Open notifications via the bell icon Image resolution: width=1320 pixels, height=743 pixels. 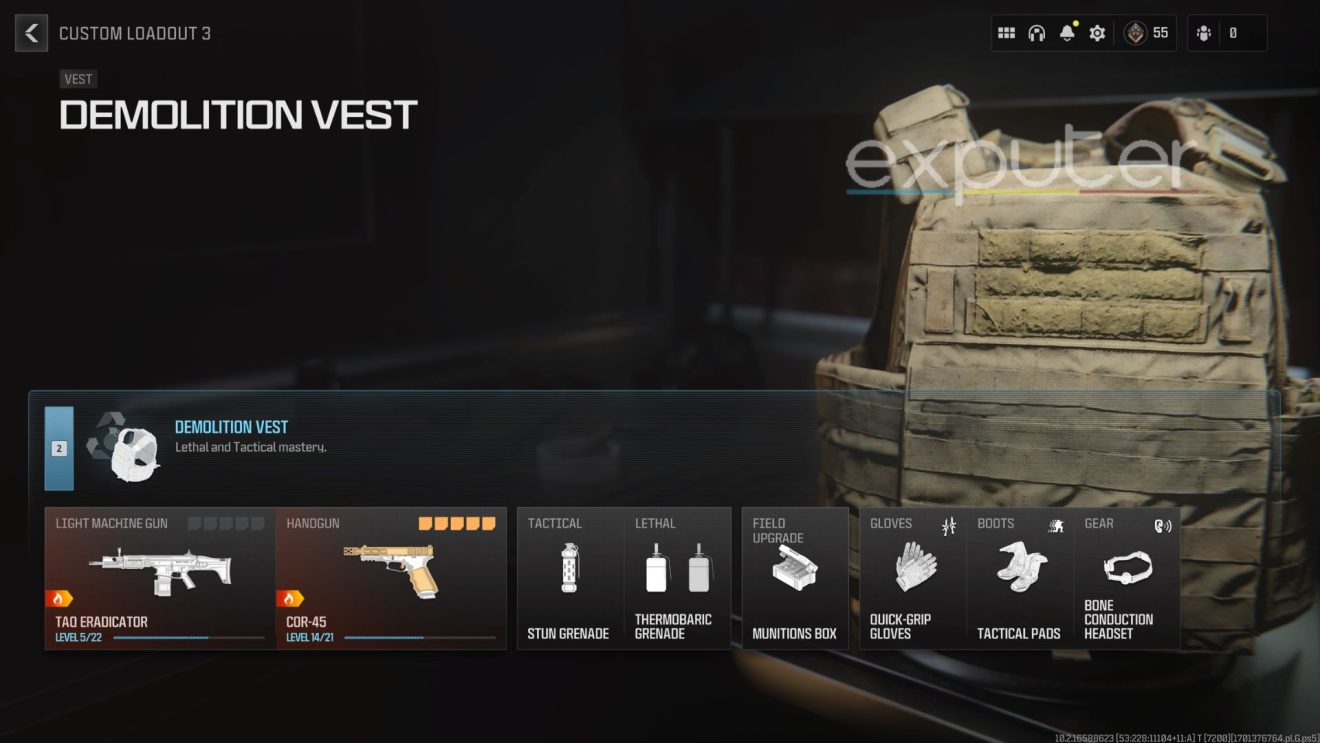pyautogui.click(x=1066, y=32)
